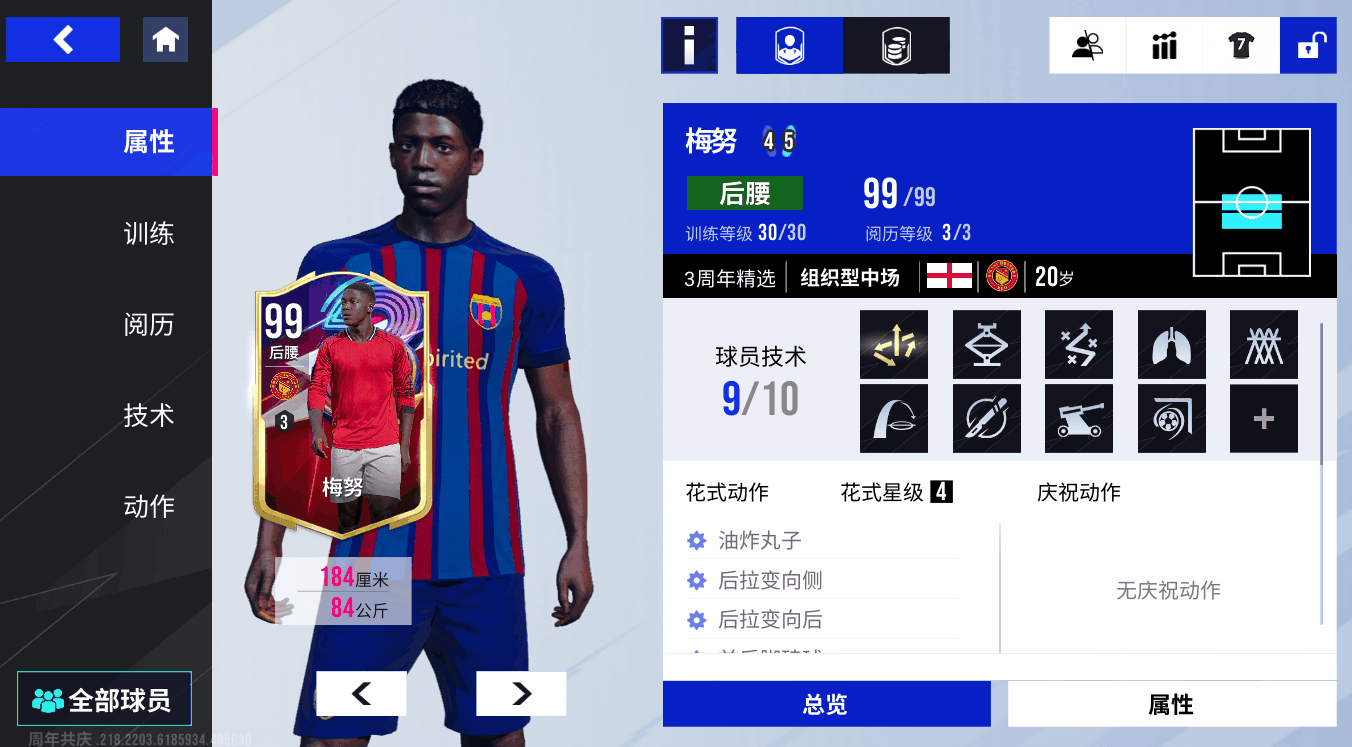
Task: Select the 阅历 menu entry
Action: (148, 325)
